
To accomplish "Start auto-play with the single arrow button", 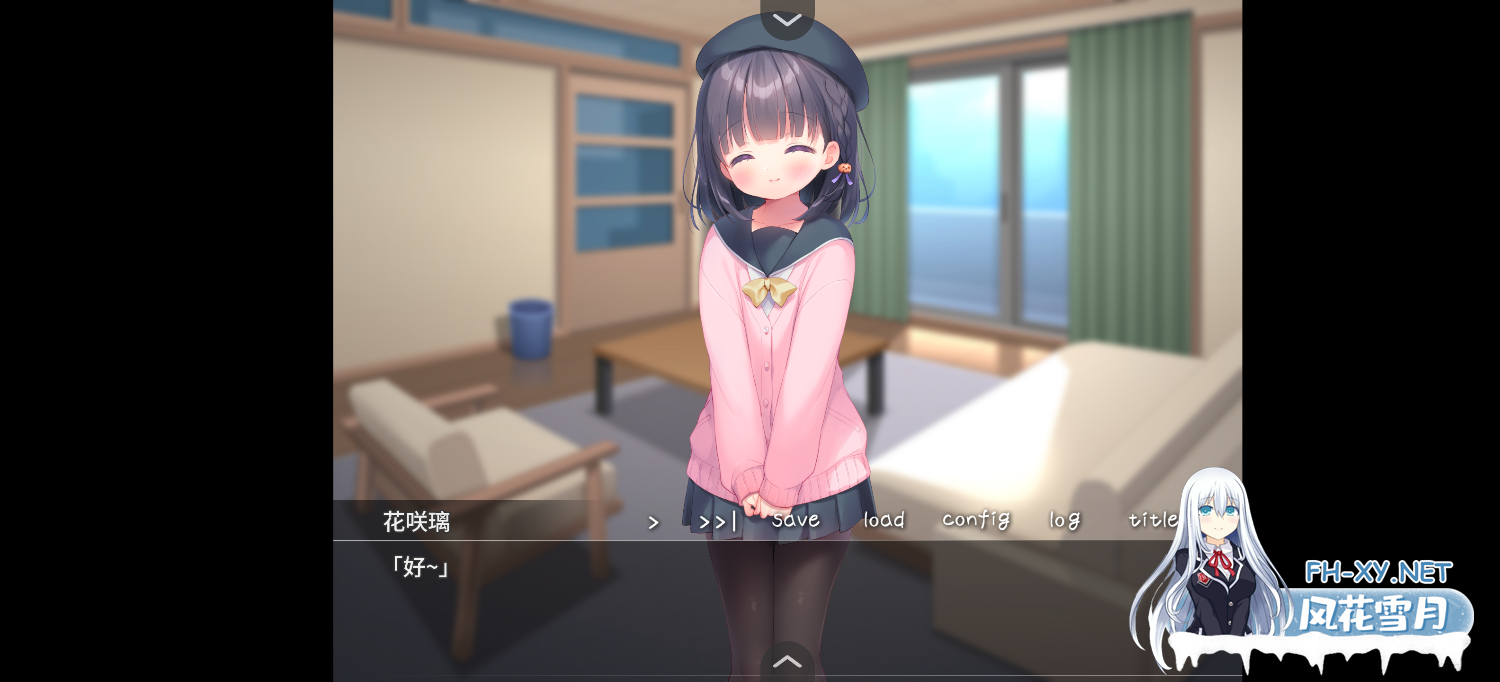I will 653,522.
